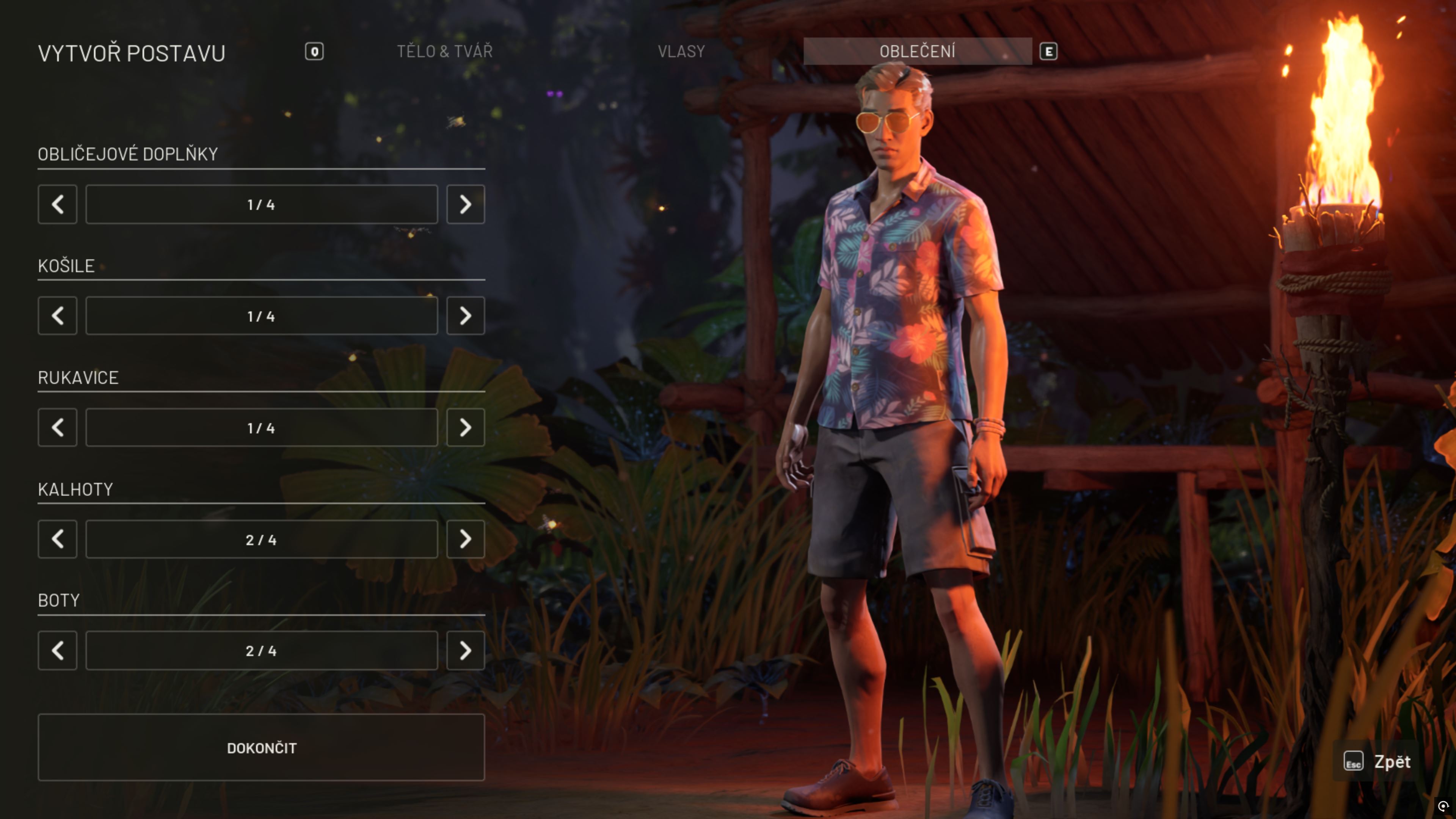The height and width of the screenshot is (819, 1456).
Task: Click the left arrow for Boty
Action: pos(58,651)
